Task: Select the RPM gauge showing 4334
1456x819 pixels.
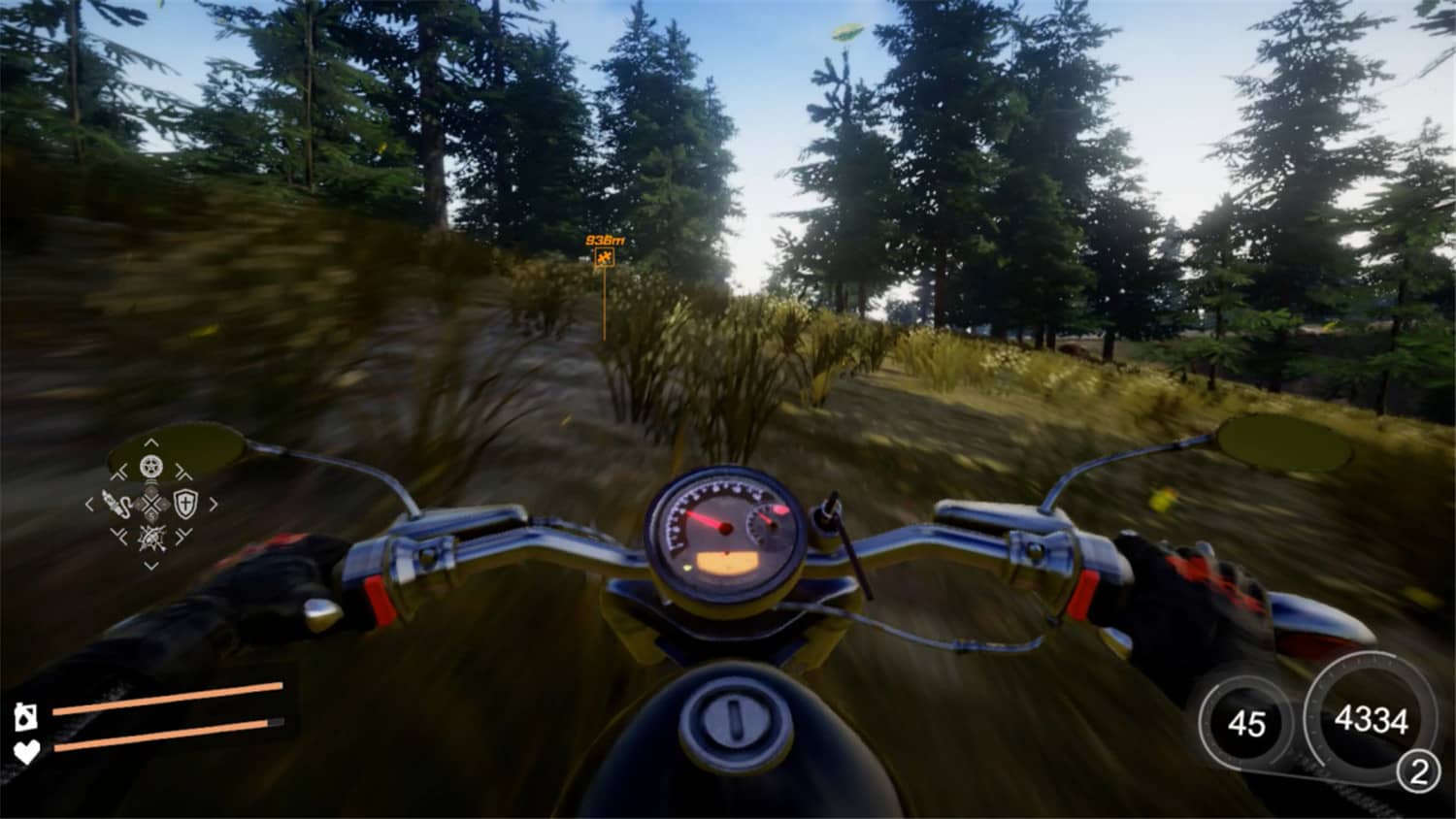Action: point(1371,718)
